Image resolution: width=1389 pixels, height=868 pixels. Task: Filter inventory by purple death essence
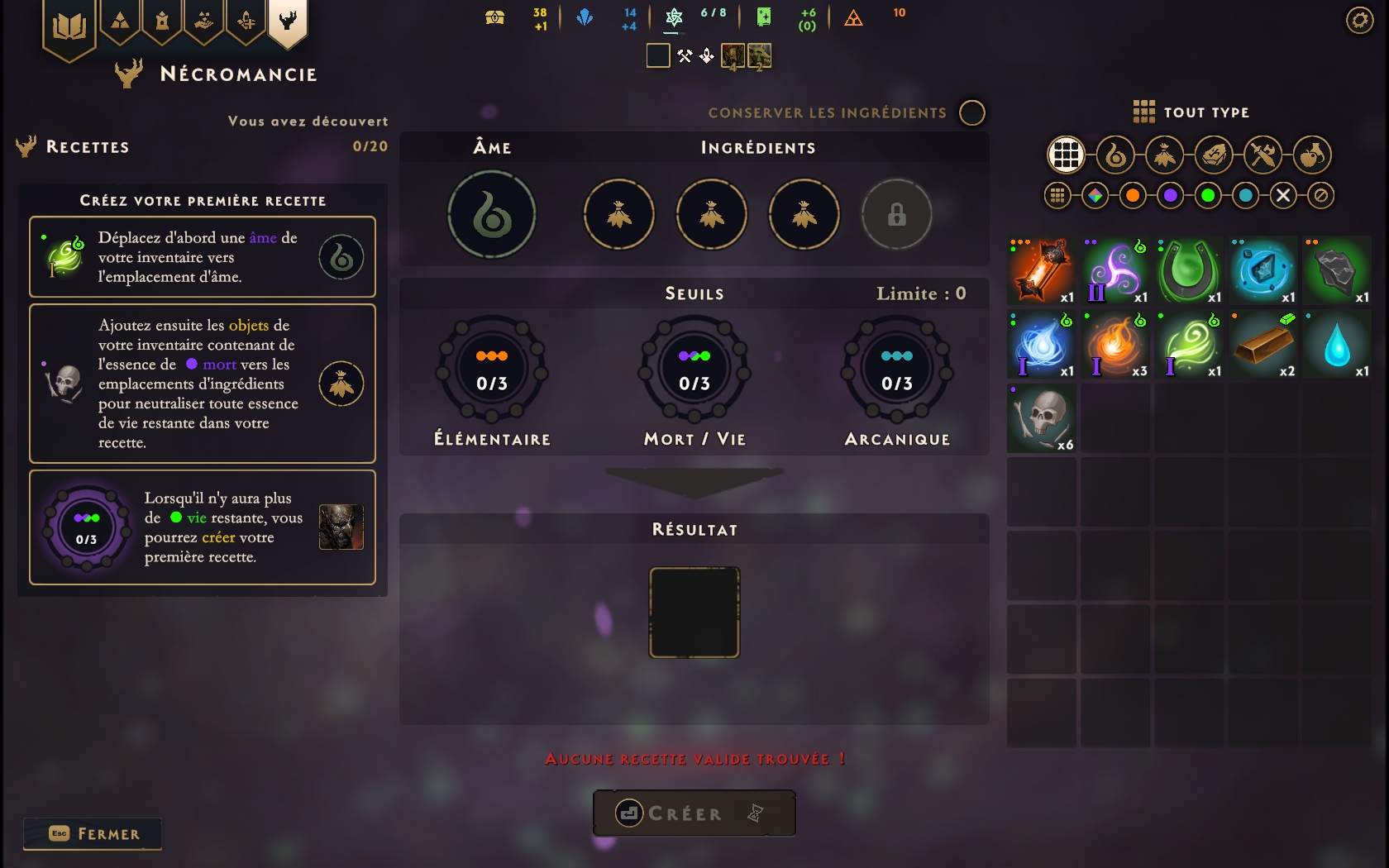pos(1170,196)
